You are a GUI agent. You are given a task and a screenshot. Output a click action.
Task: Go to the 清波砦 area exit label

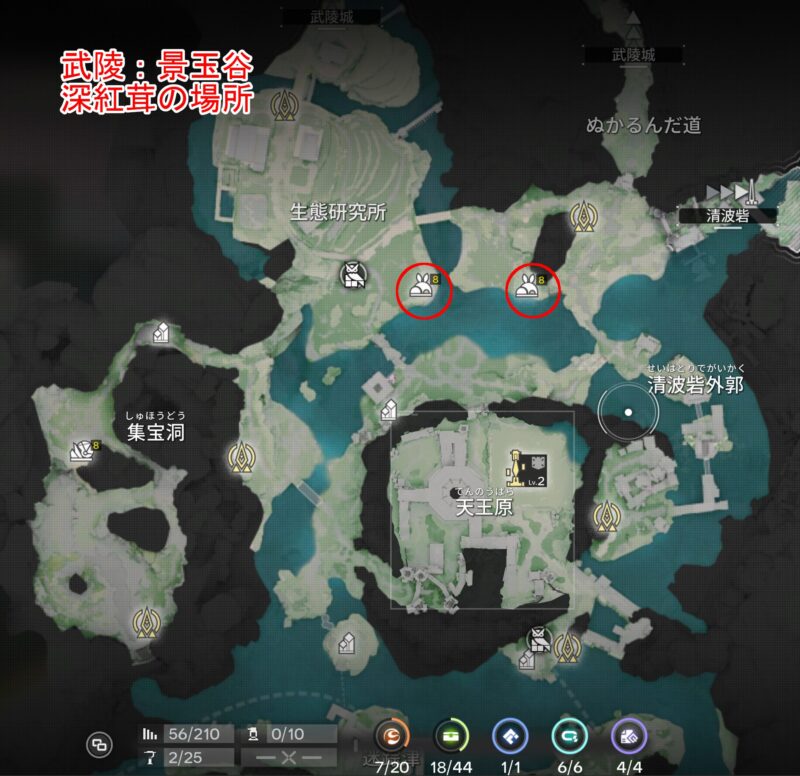click(714, 215)
